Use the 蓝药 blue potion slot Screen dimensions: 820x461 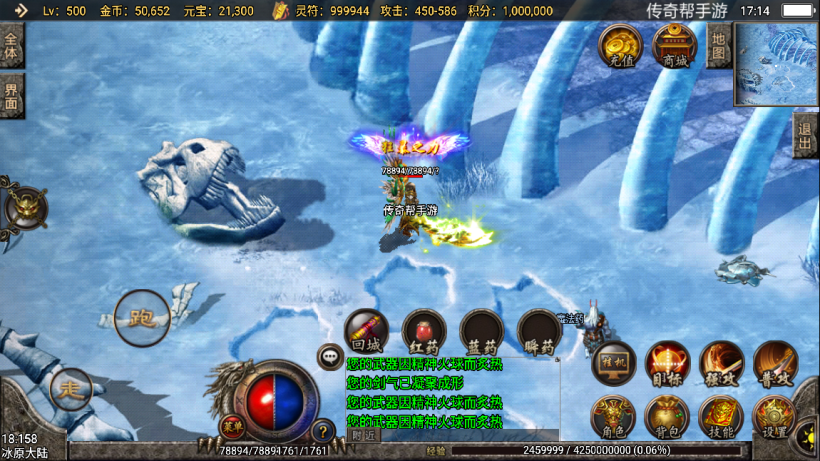[x=482, y=331]
